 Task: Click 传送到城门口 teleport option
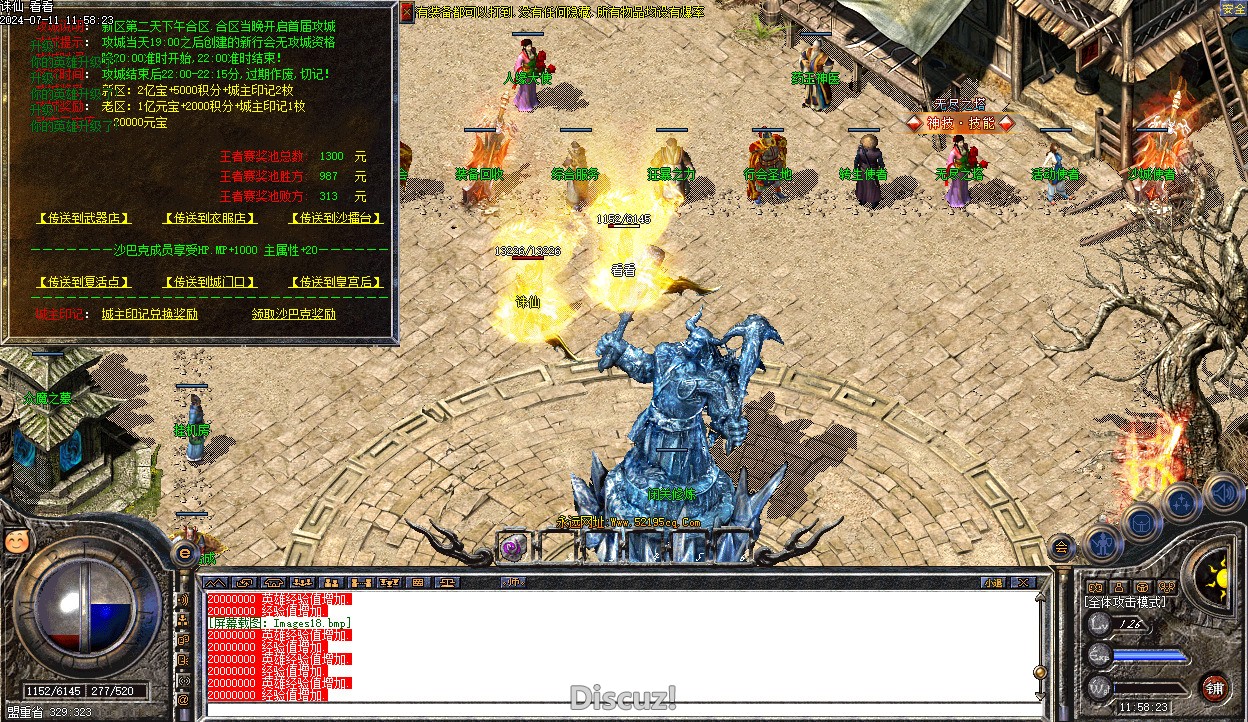(x=210, y=283)
